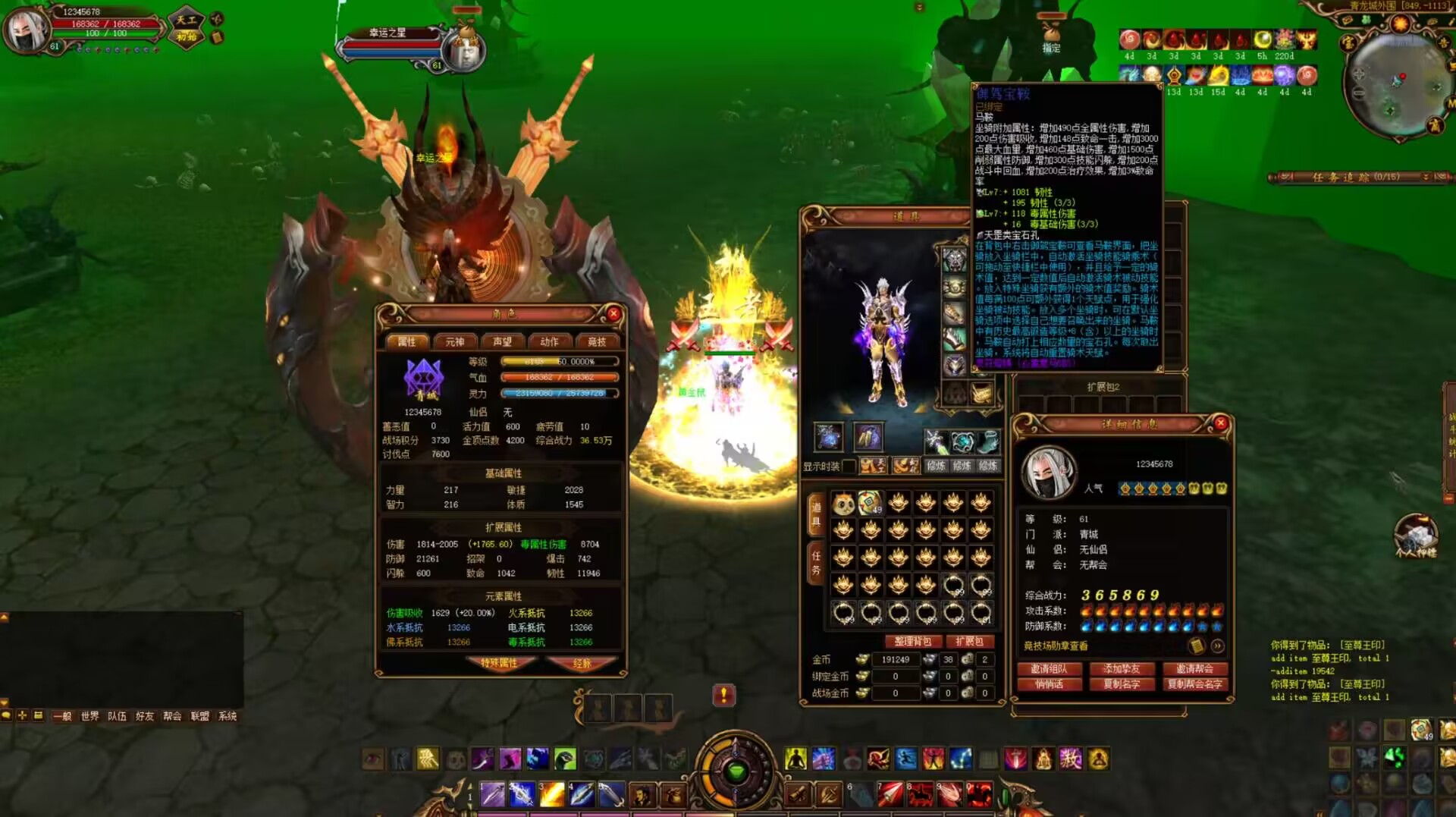Activate the flame slash skill in slot 3

tap(551, 794)
